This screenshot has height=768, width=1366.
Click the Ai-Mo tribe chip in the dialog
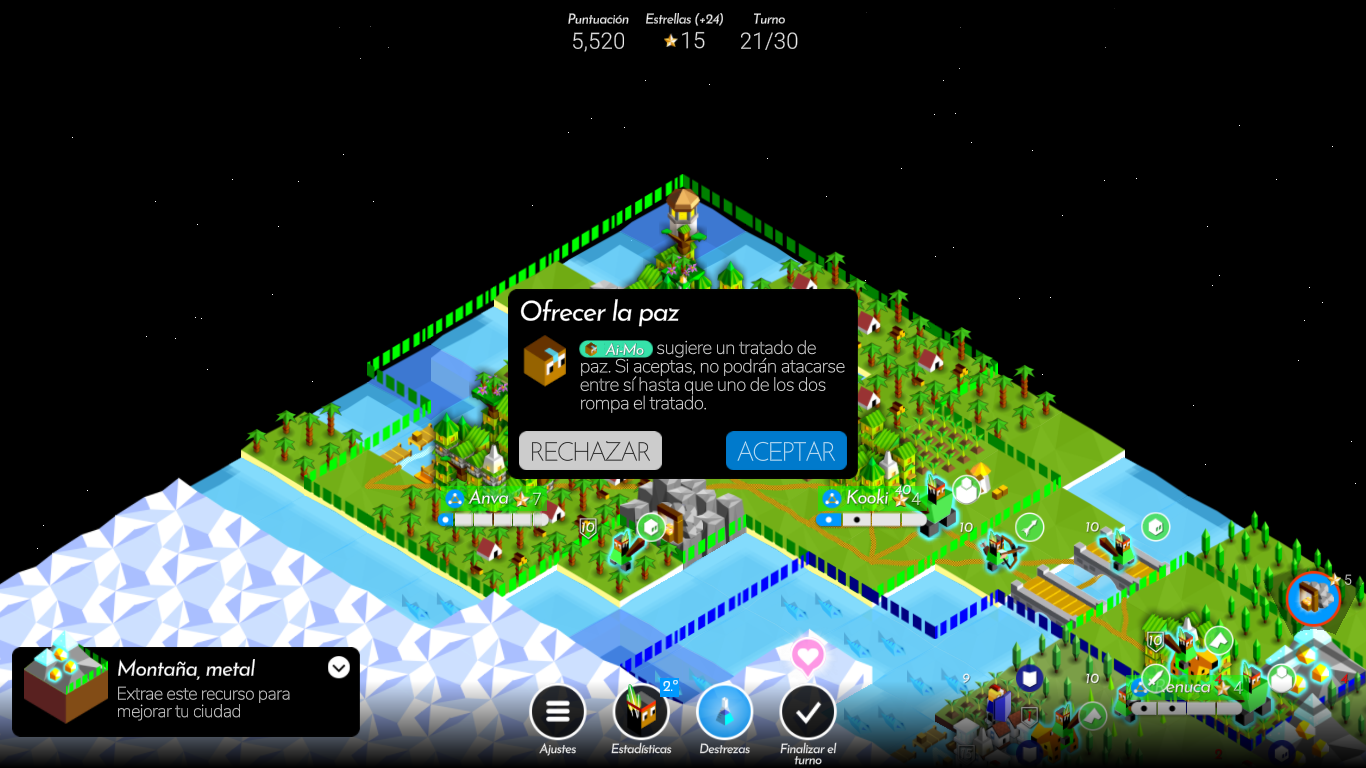click(x=615, y=350)
